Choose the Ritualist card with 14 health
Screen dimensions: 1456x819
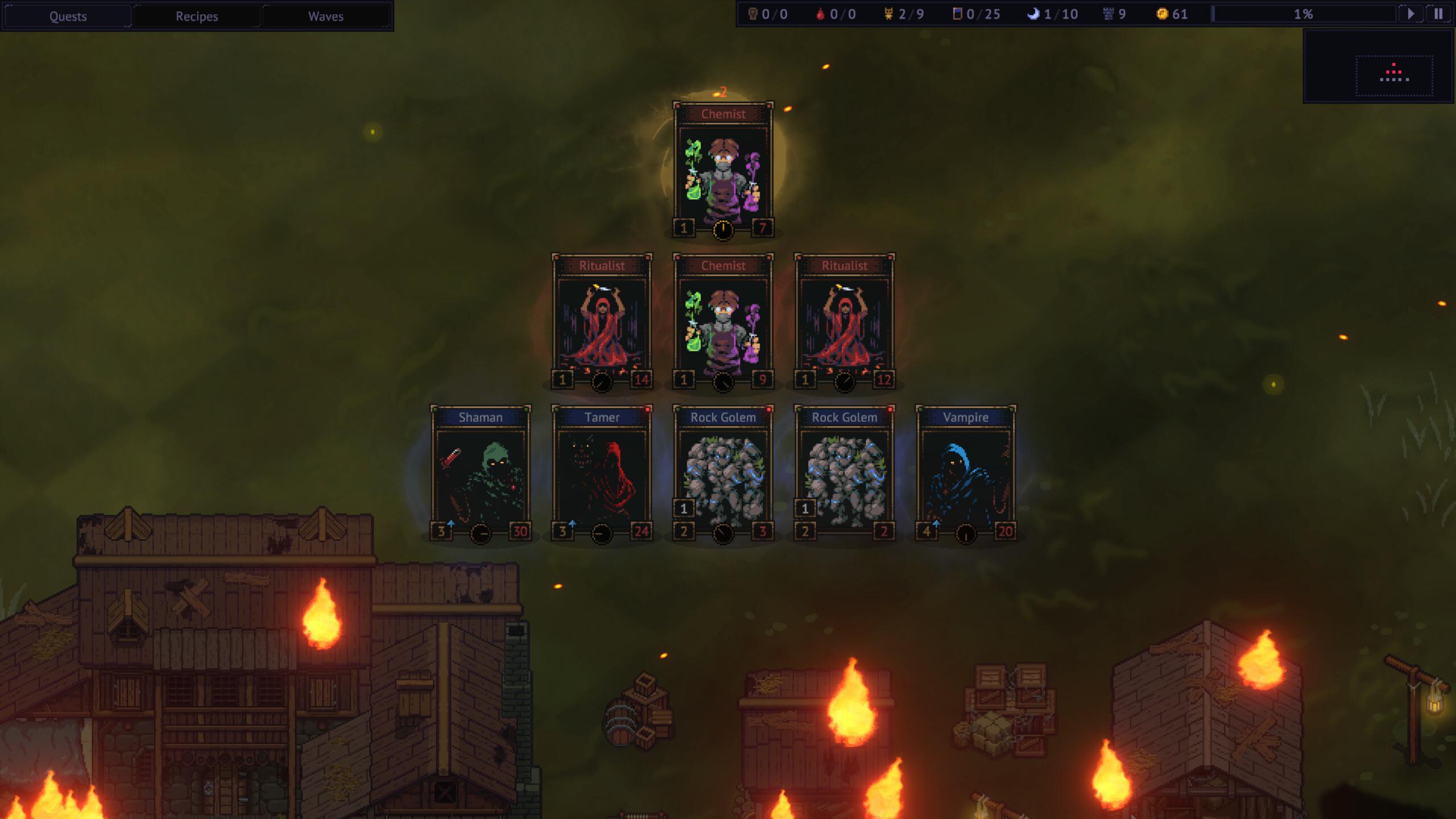click(x=602, y=322)
